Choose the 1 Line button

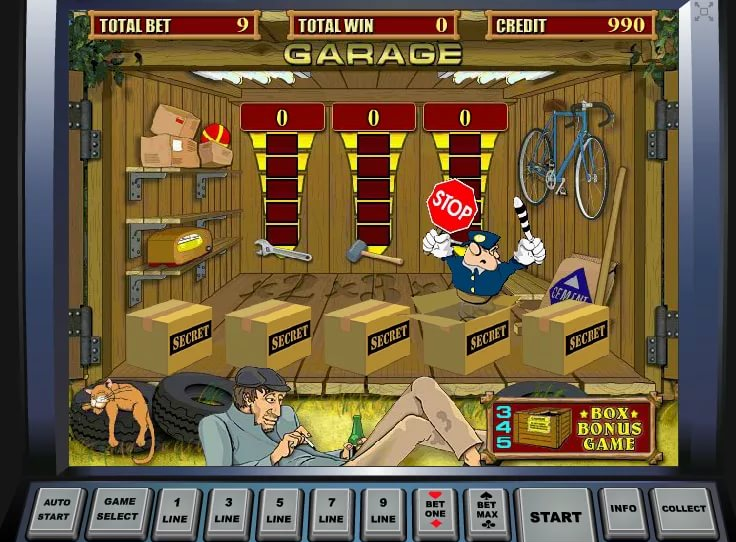(x=177, y=513)
